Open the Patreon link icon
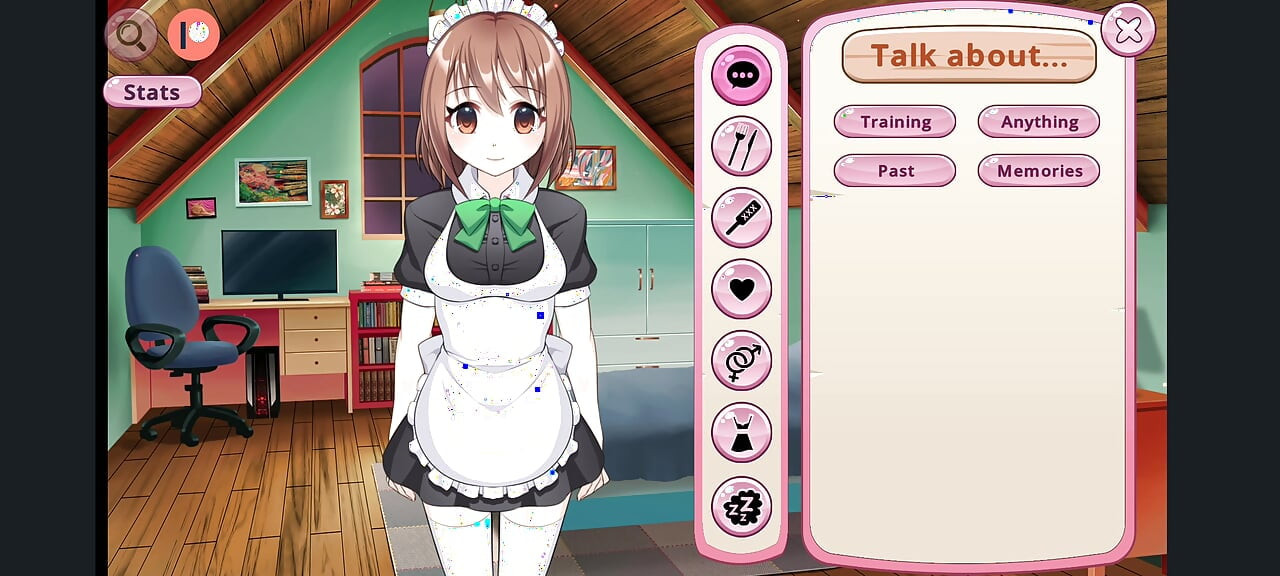This screenshot has width=1280, height=576. coord(193,35)
